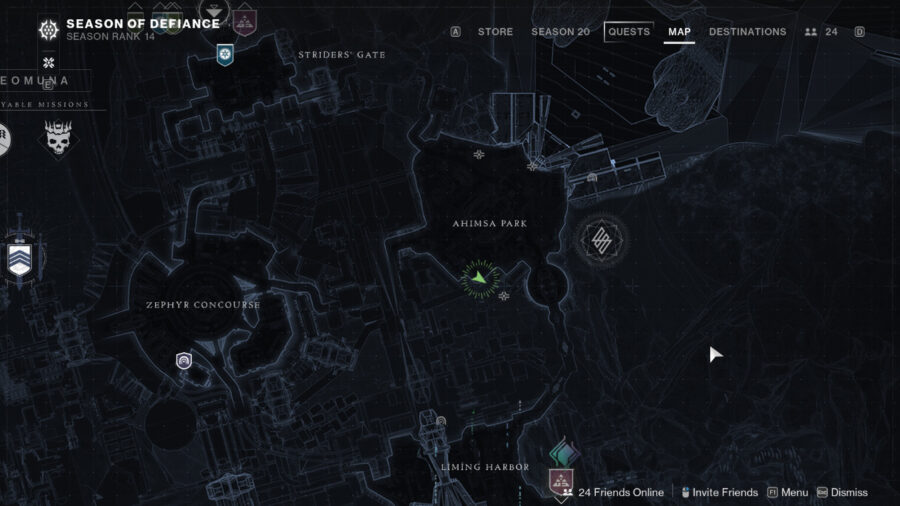Show the 24 Friends Online list
The image size is (900, 506).
coord(613,492)
